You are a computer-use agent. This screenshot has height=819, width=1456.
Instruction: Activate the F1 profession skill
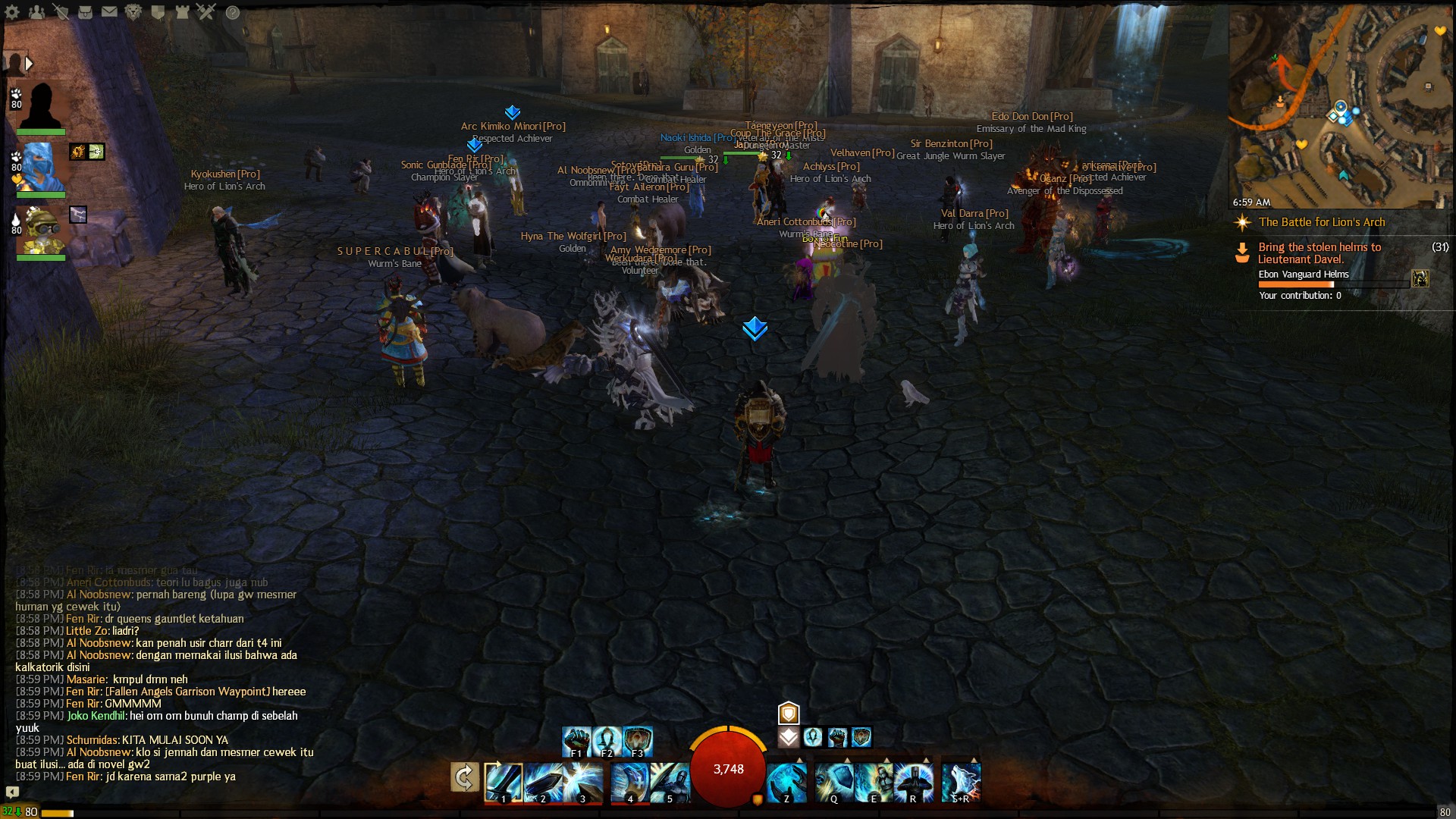coord(576,742)
